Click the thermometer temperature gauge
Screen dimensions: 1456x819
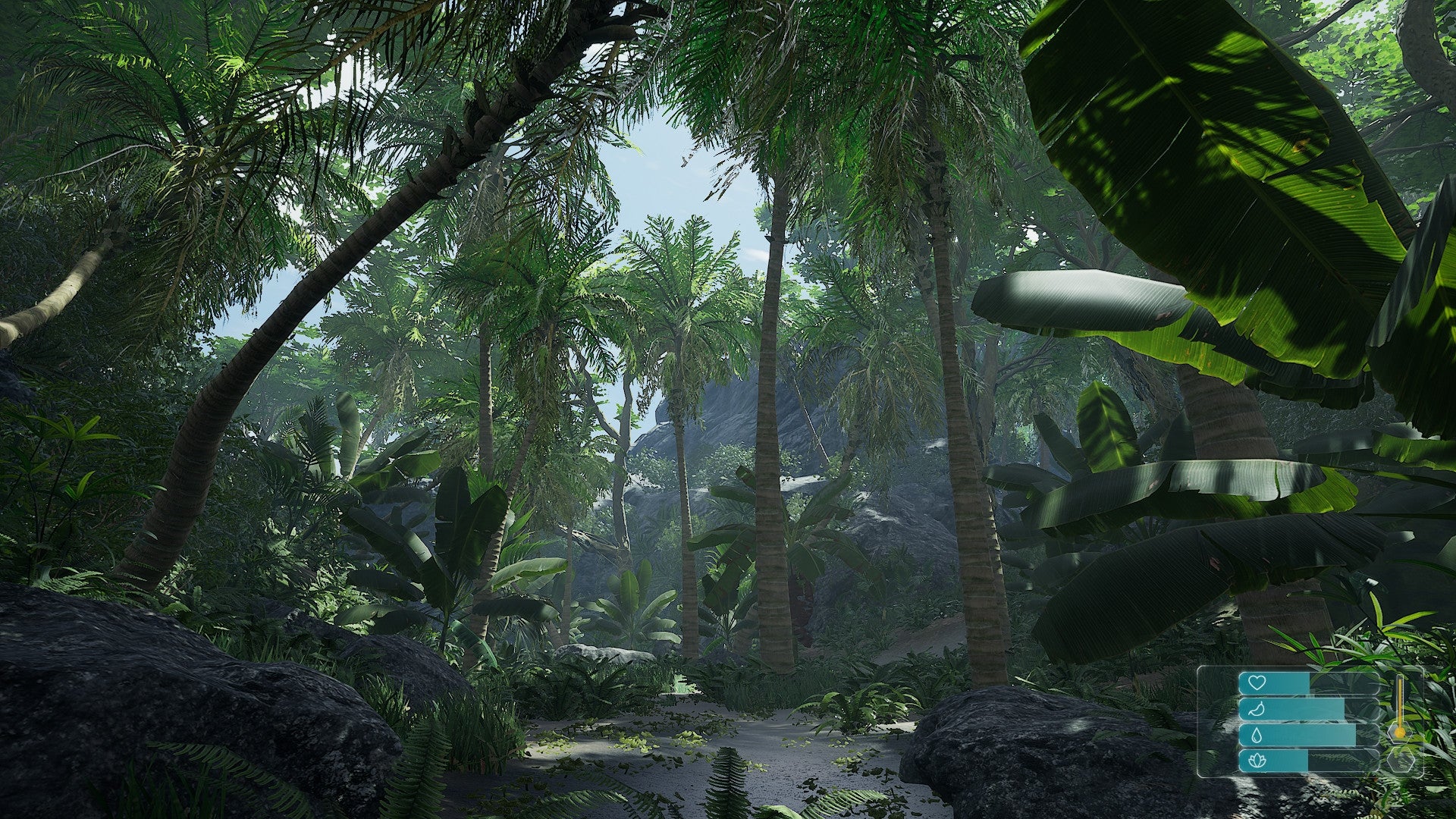pyautogui.click(x=1400, y=701)
